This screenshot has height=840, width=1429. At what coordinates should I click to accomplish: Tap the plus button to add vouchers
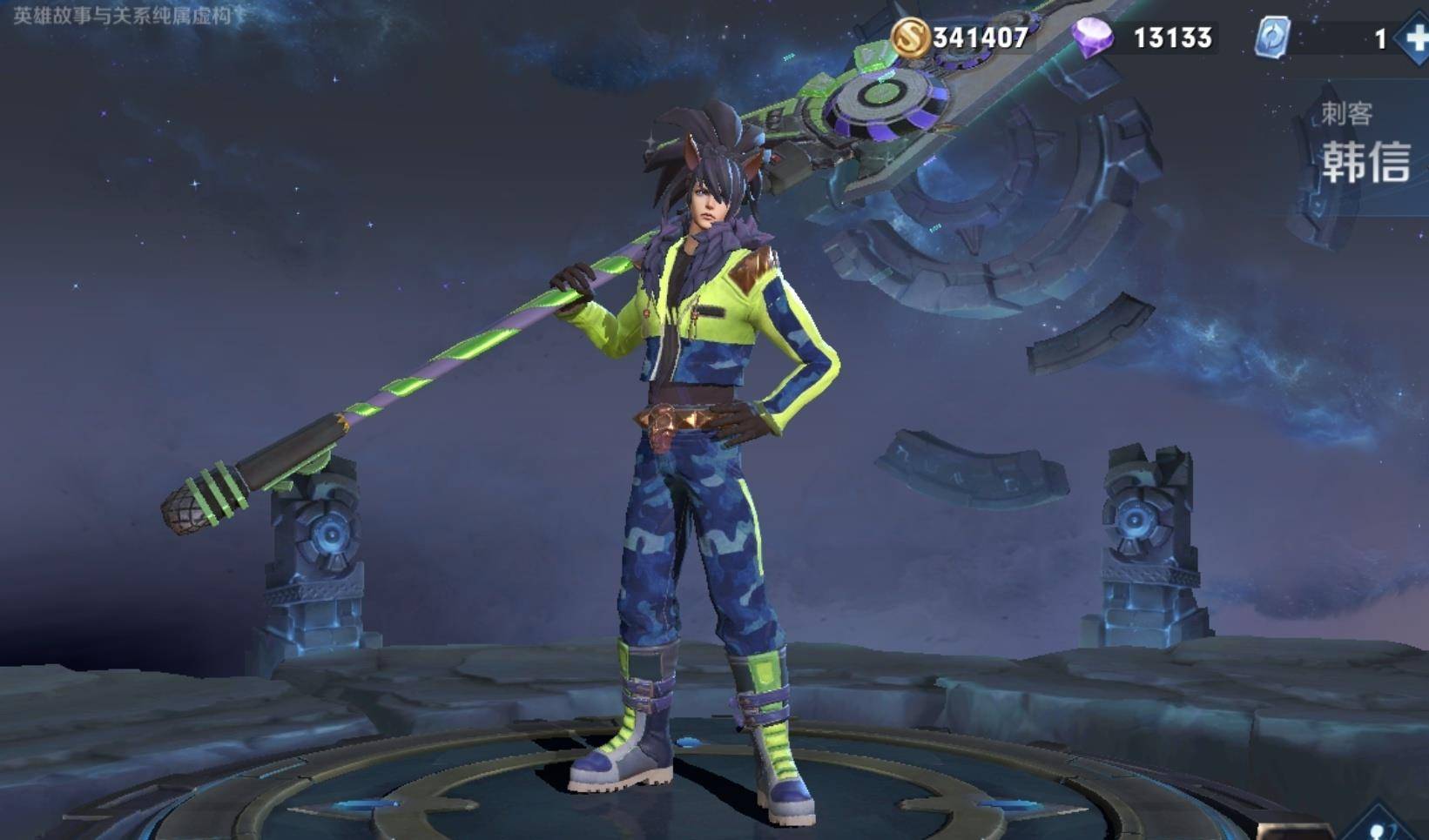(x=1413, y=39)
